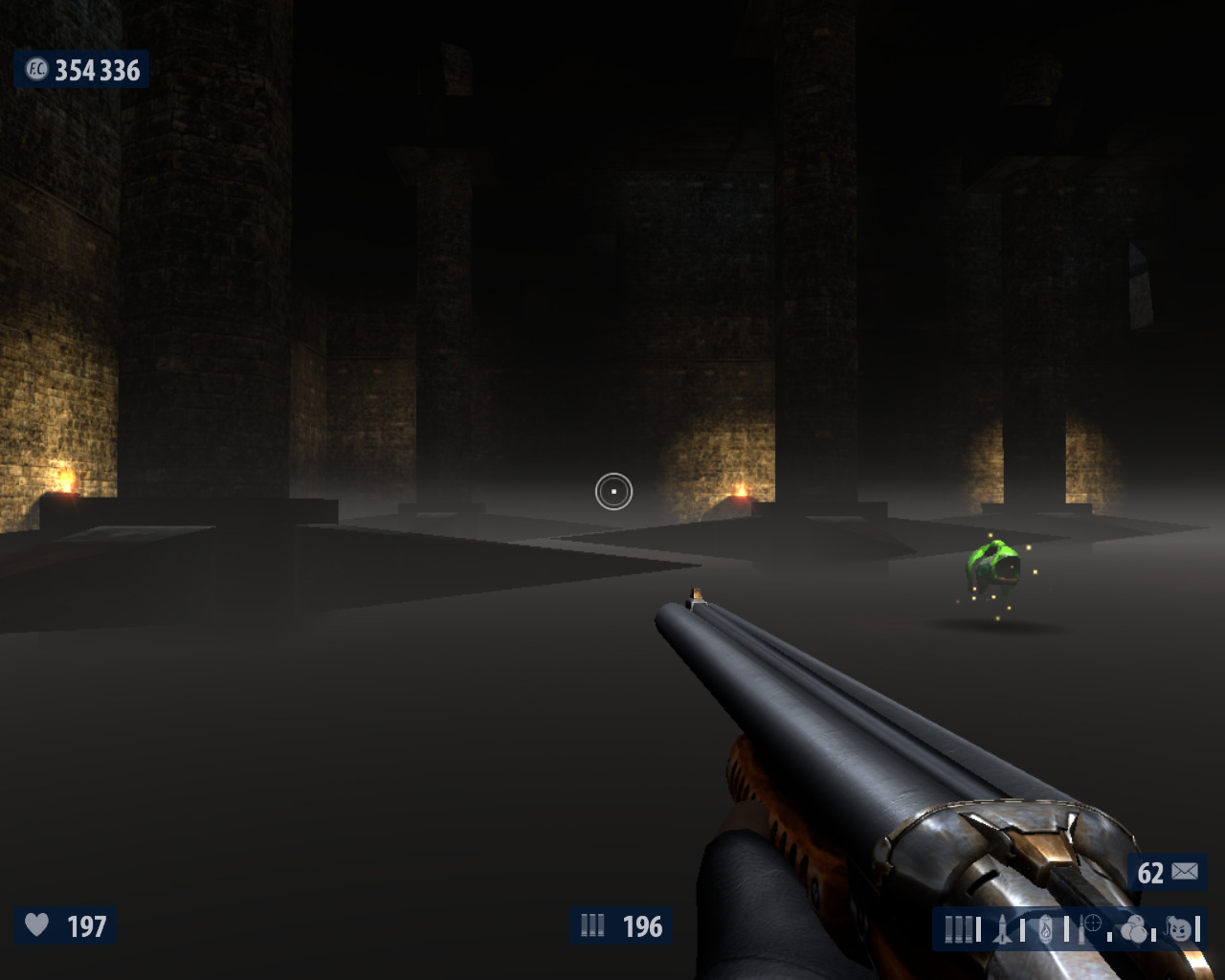
Task: Choose the rocket ammo icon
Action: (x=1004, y=929)
